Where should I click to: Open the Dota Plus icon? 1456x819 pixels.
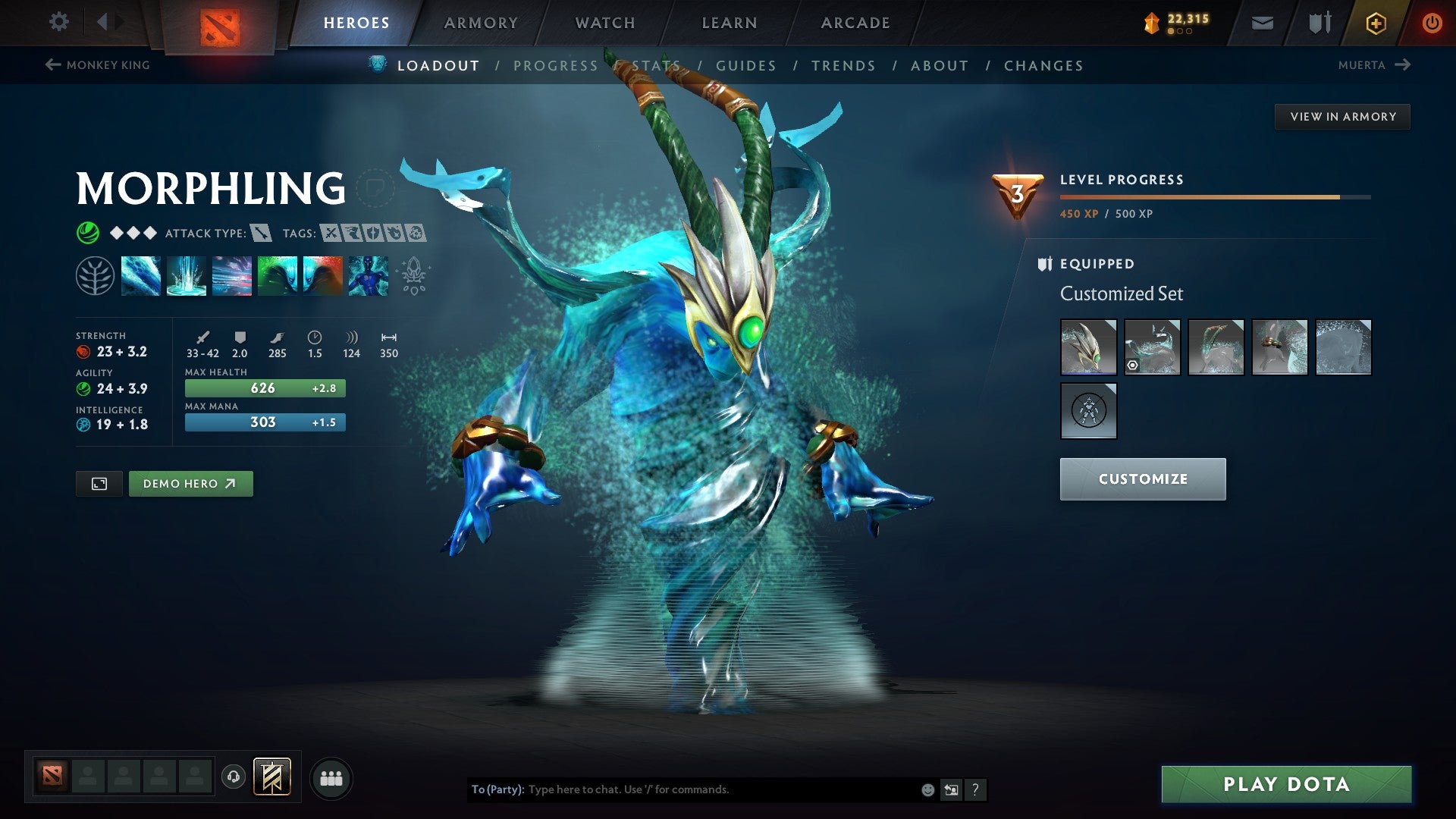click(x=1376, y=22)
